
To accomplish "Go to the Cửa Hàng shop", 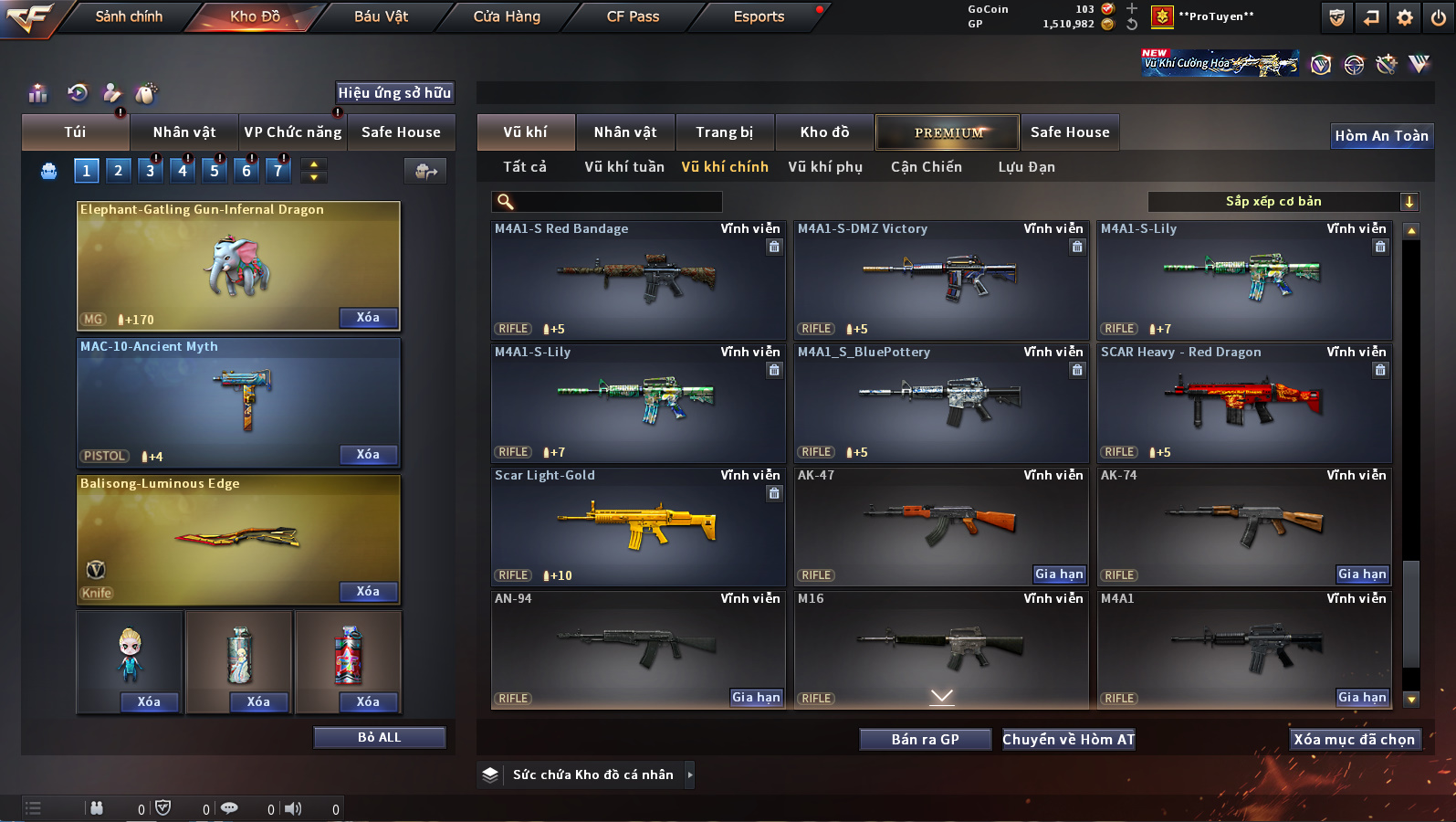I will 507,16.
